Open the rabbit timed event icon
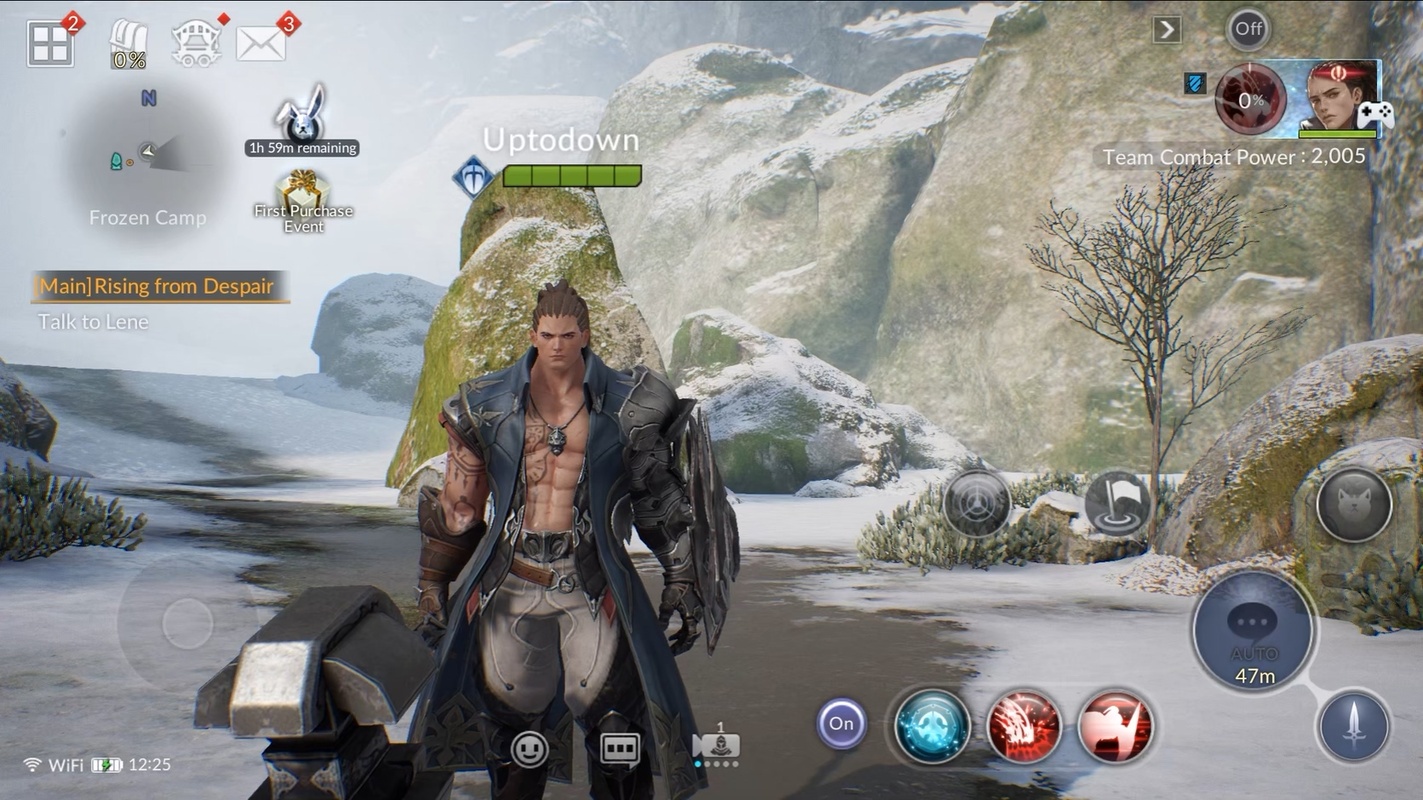This screenshot has width=1423, height=800. 302,113
